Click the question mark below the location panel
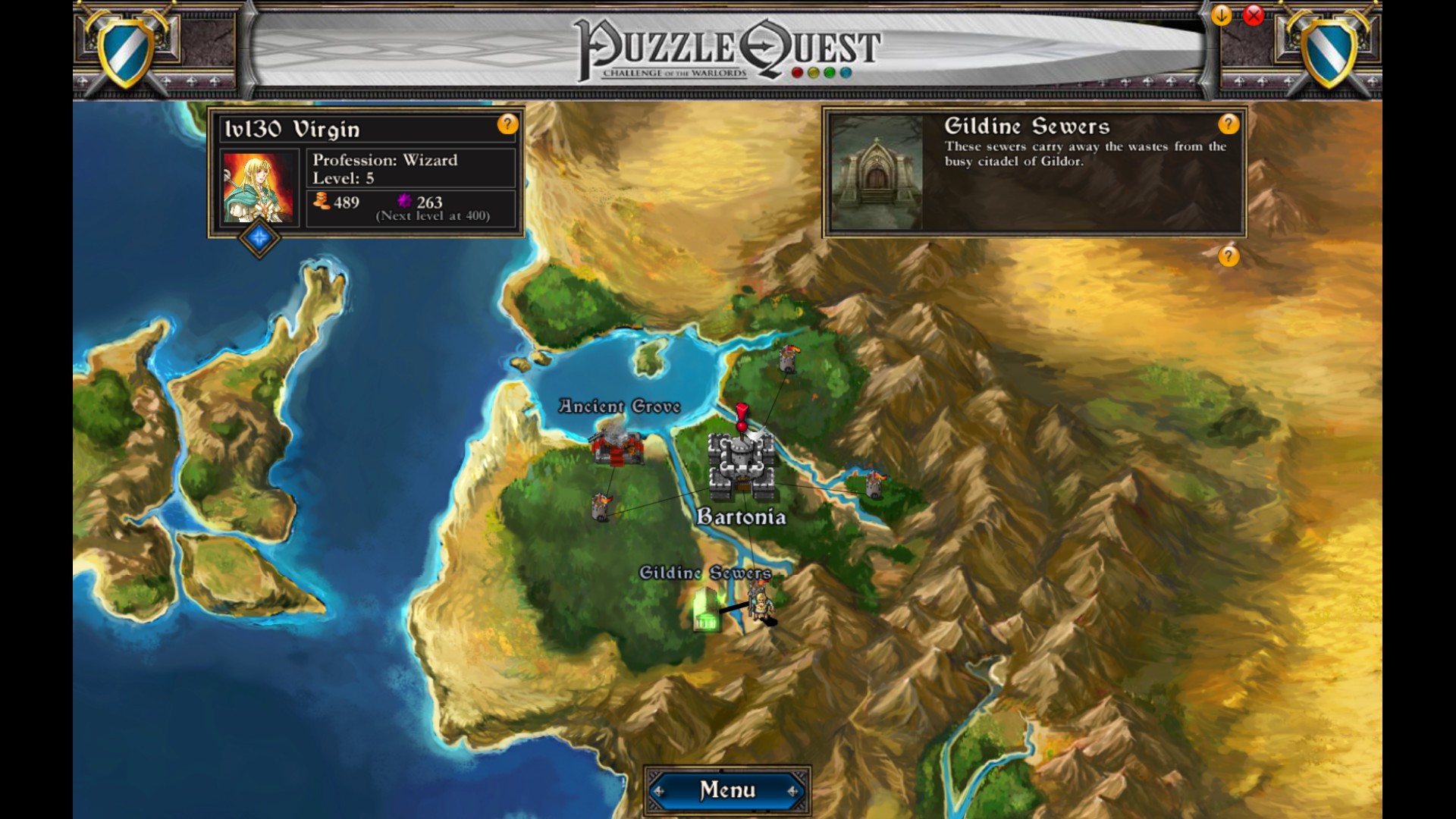1456x819 pixels. click(x=1228, y=256)
